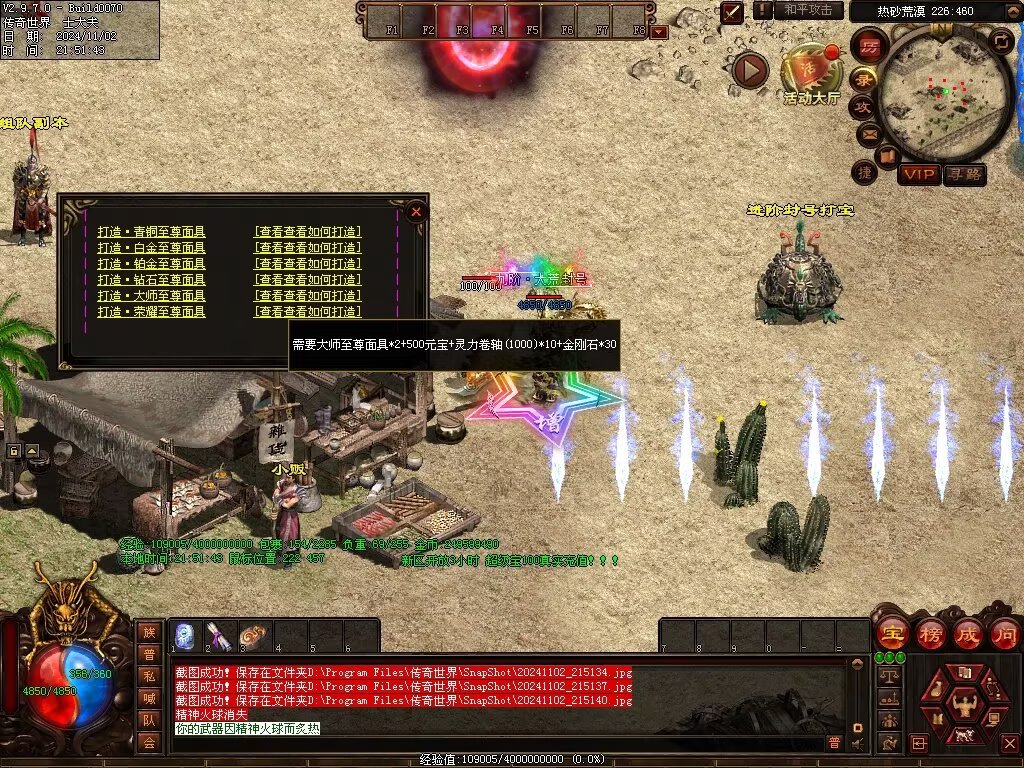Switch to the 私 private chat channel
This screenshot has width=1024, height=768.
(148, 675)
